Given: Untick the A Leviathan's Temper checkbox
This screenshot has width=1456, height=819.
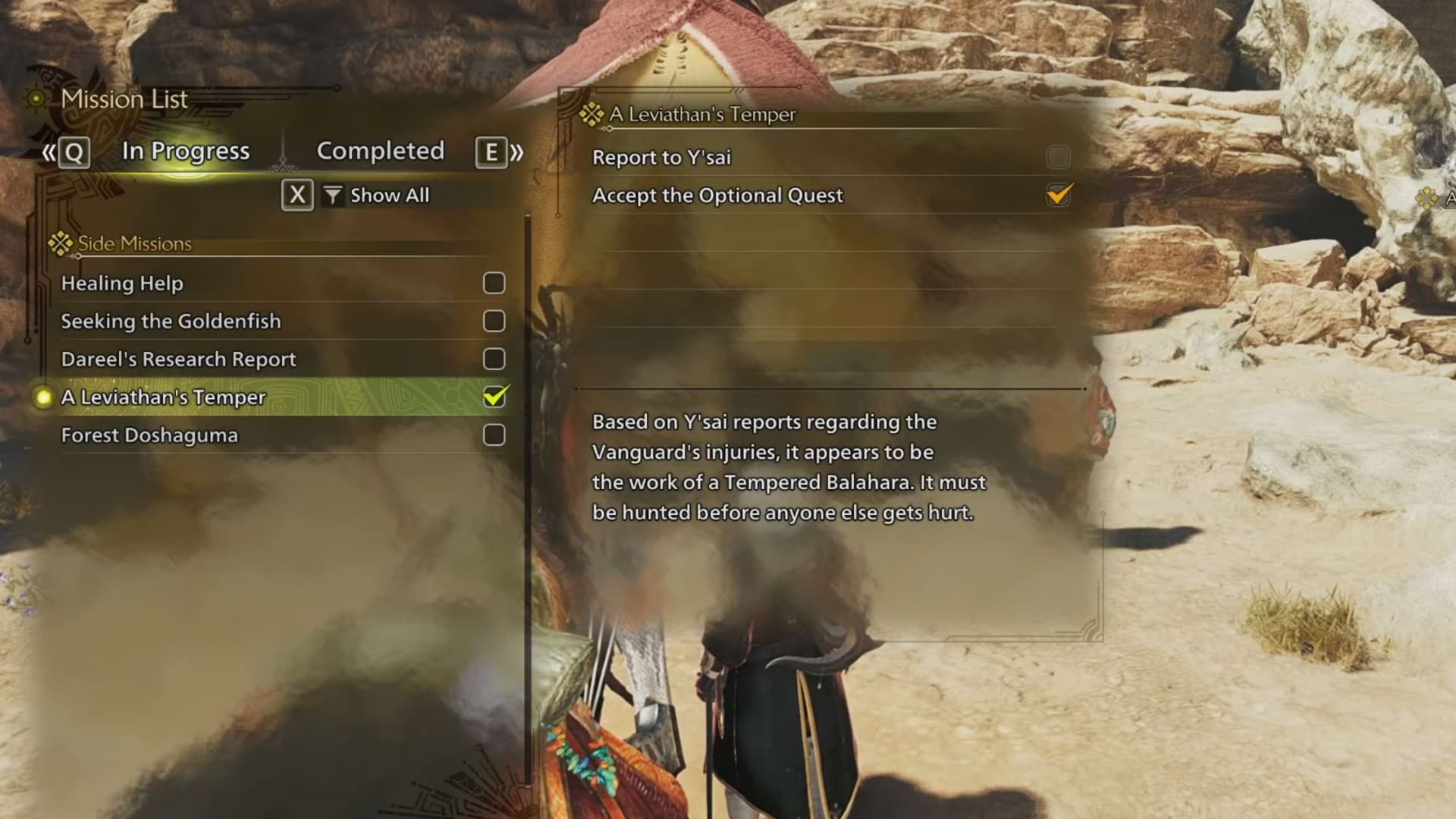Looking at the screenshot, I should click(x=494, y=397).
